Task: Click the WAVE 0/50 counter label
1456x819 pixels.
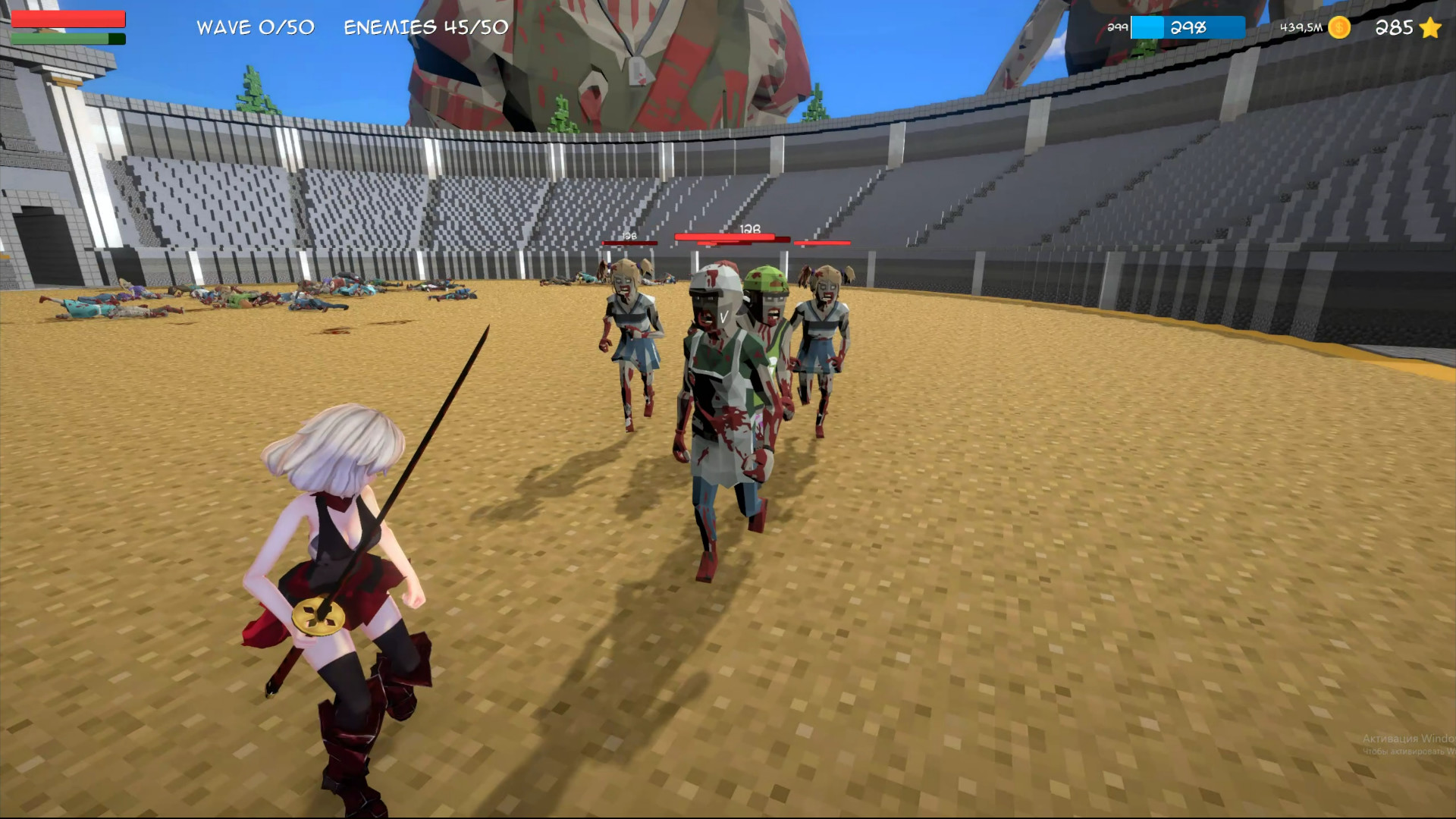Action: 254,27
